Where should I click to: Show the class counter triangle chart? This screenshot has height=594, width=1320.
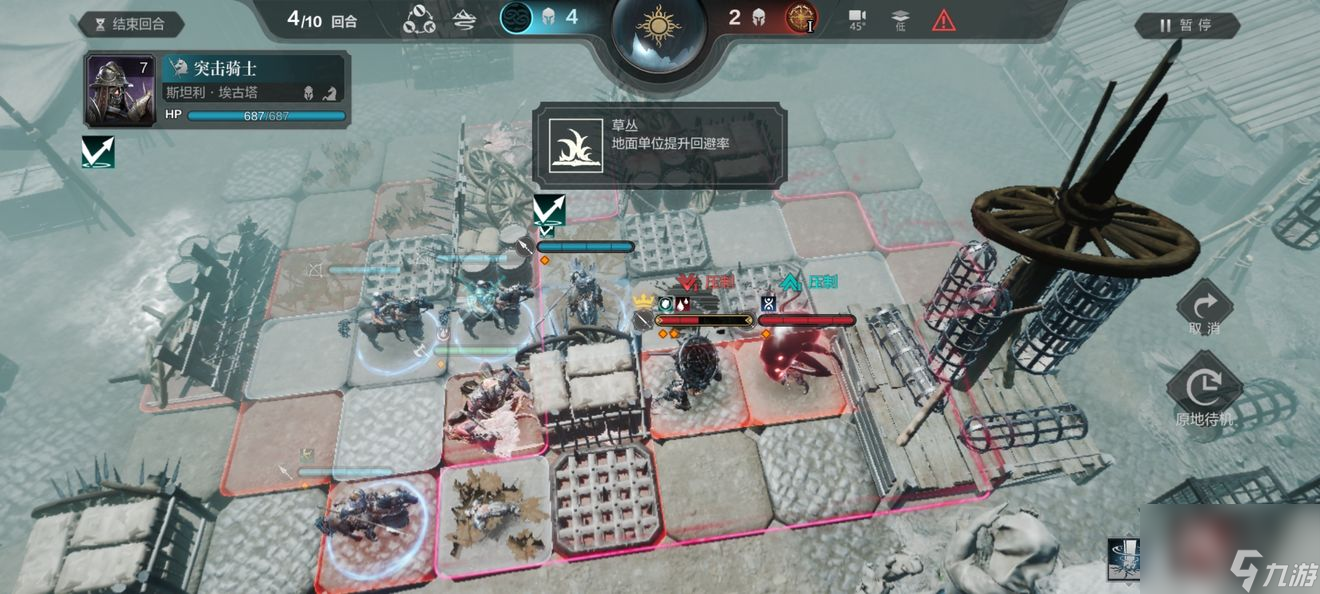click(419, 19)
